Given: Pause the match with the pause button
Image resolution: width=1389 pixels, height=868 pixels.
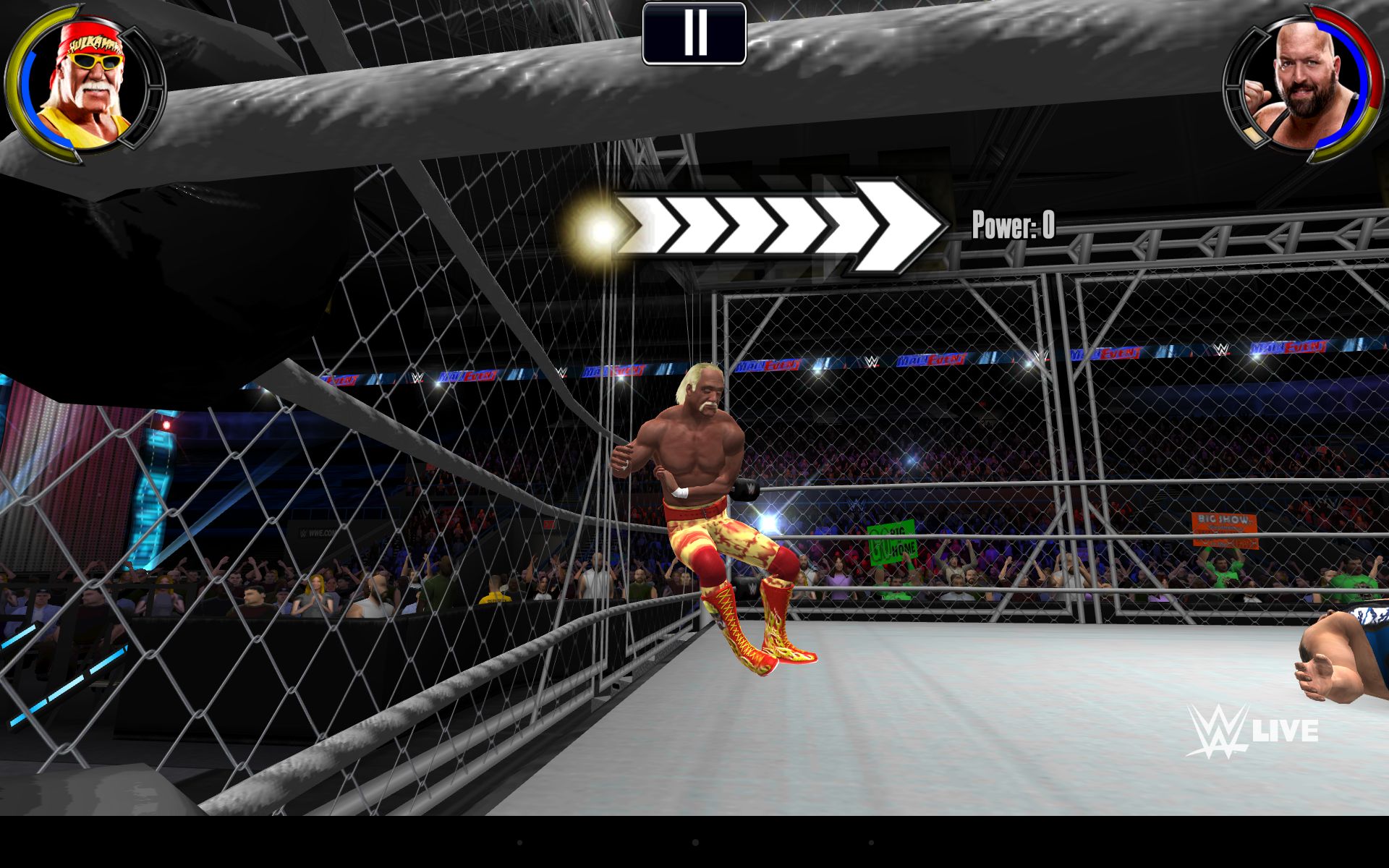Looking at the screenshot, I should coord(694,33).
